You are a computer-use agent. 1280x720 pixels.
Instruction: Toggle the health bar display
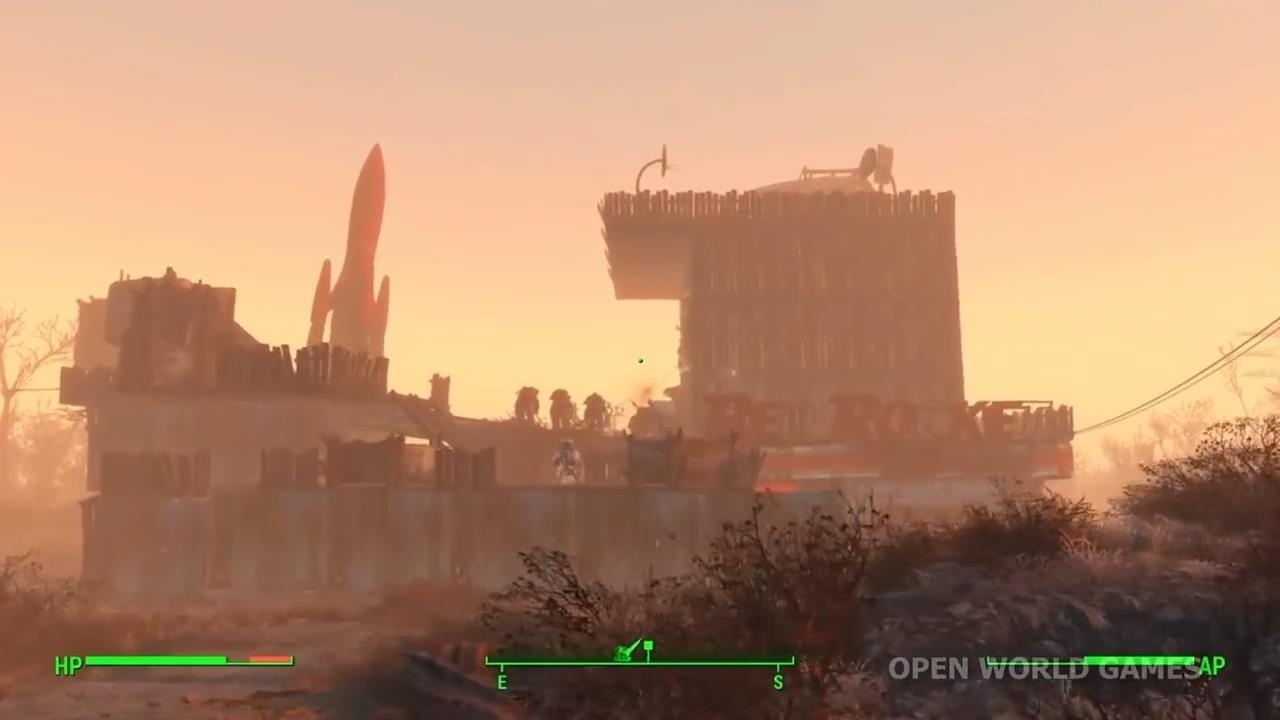[170, 660]
